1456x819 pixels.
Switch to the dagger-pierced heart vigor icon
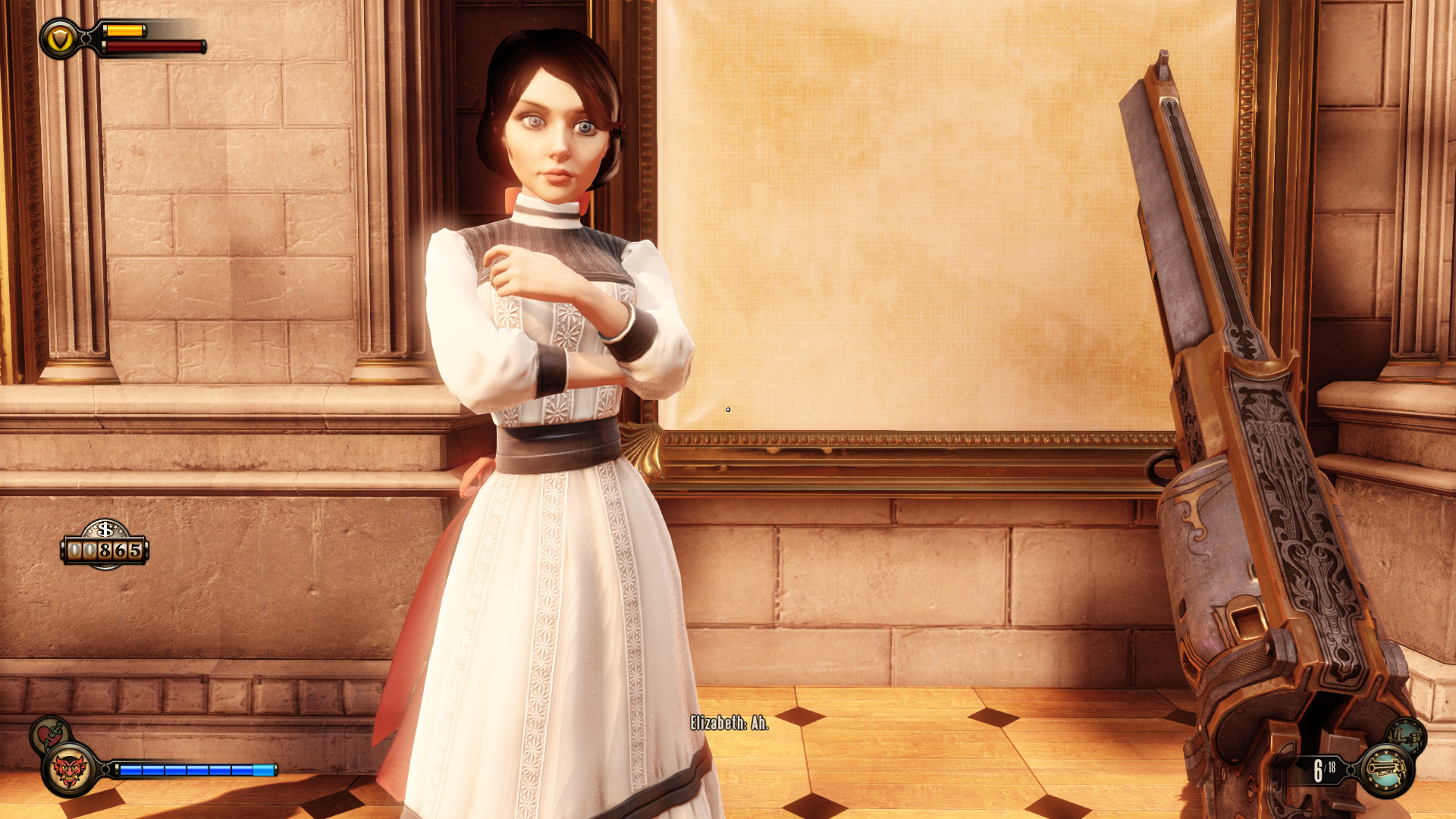[49, 733]
